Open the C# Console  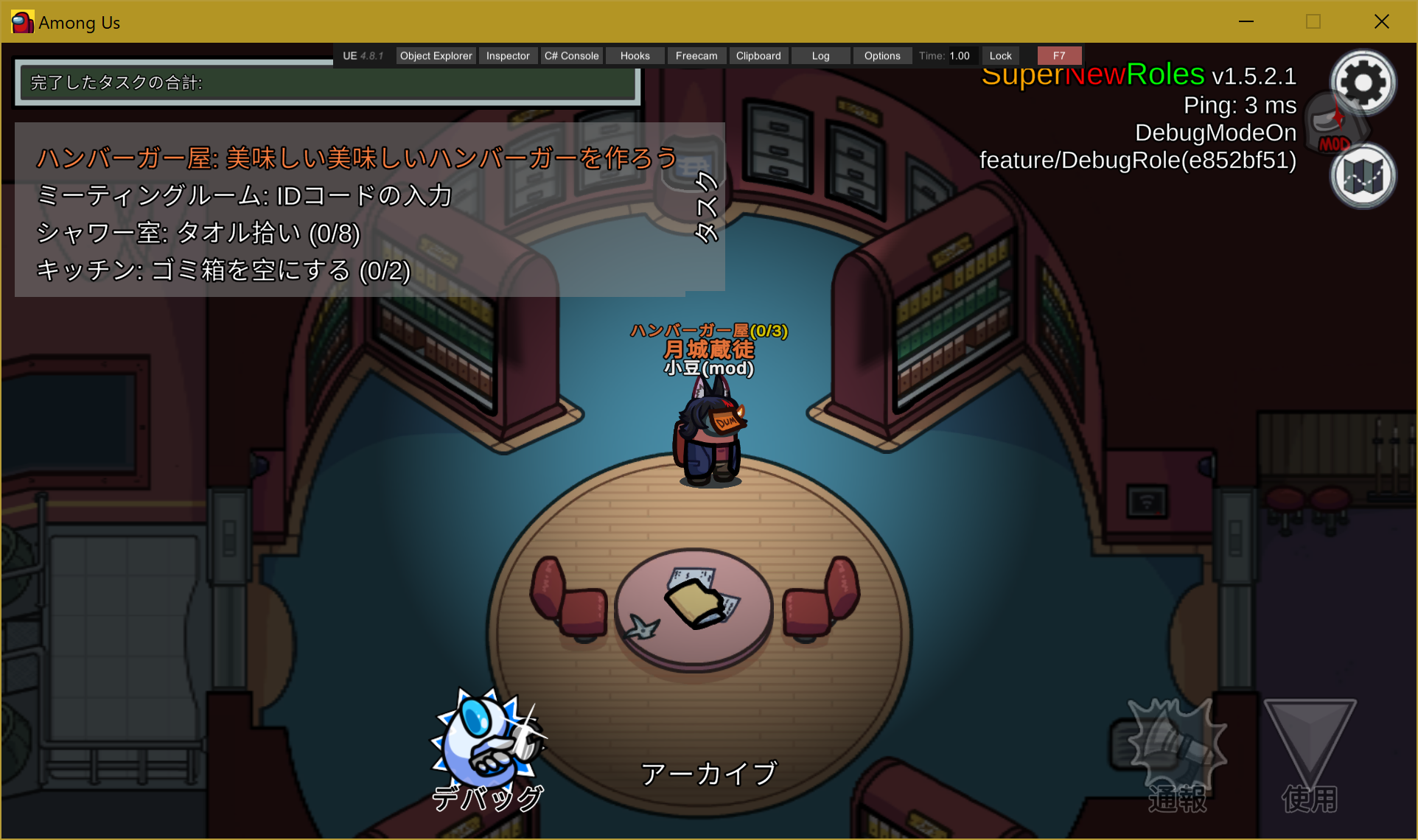[x=571, y=55]
